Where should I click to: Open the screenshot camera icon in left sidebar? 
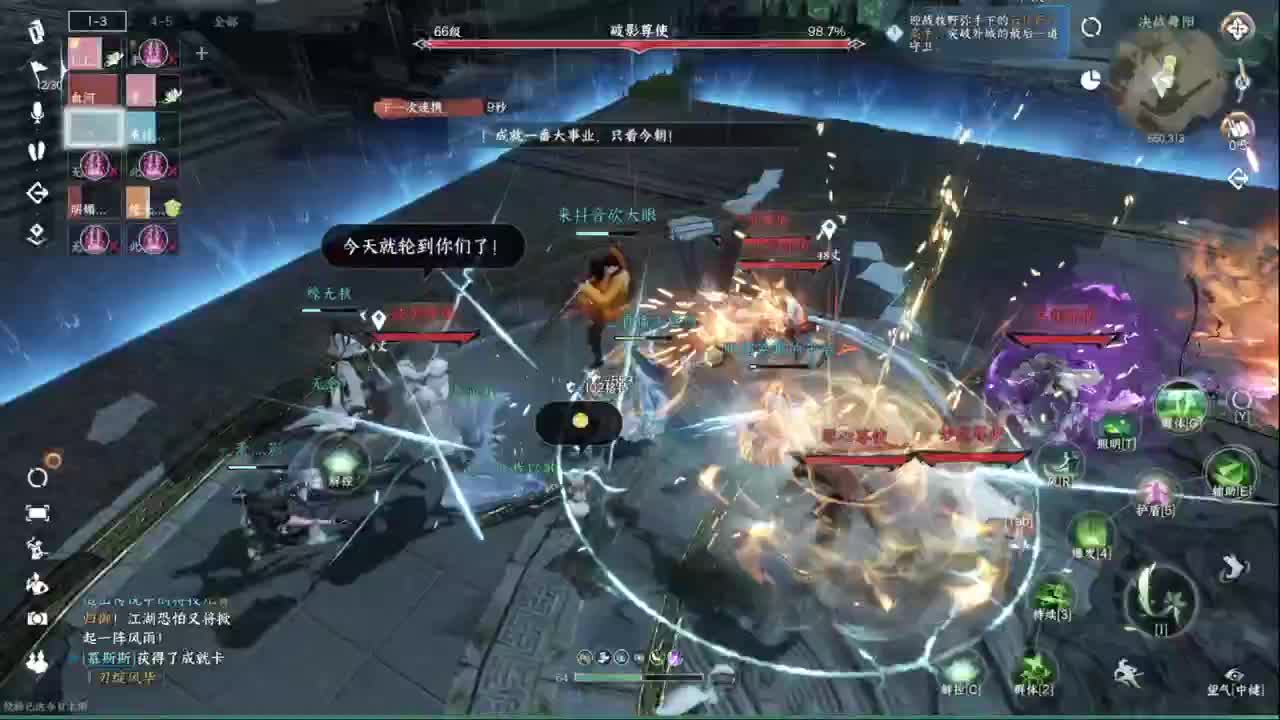pos(37,620)
